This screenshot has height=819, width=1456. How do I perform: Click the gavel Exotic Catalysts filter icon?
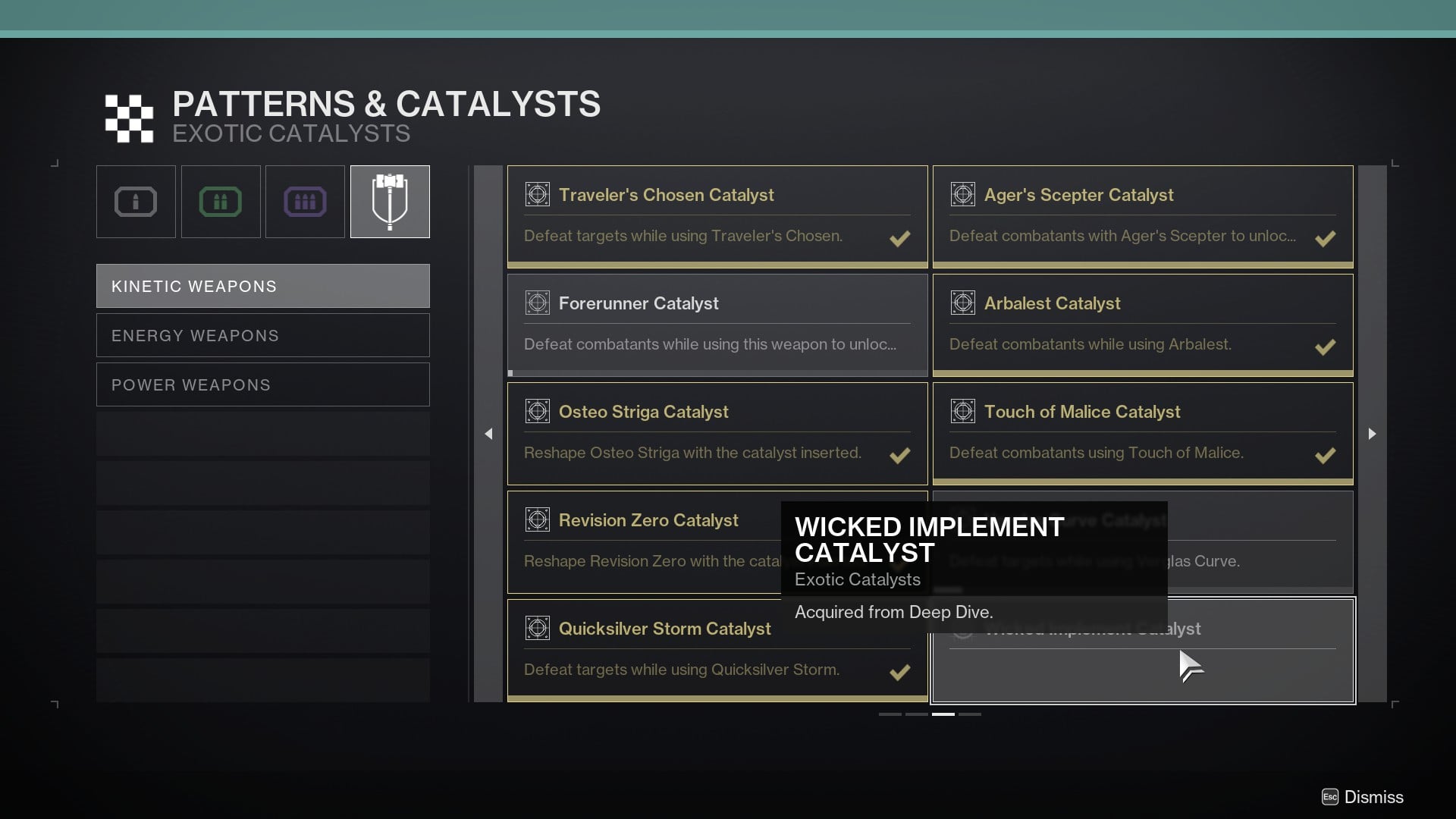coord(390,201)
